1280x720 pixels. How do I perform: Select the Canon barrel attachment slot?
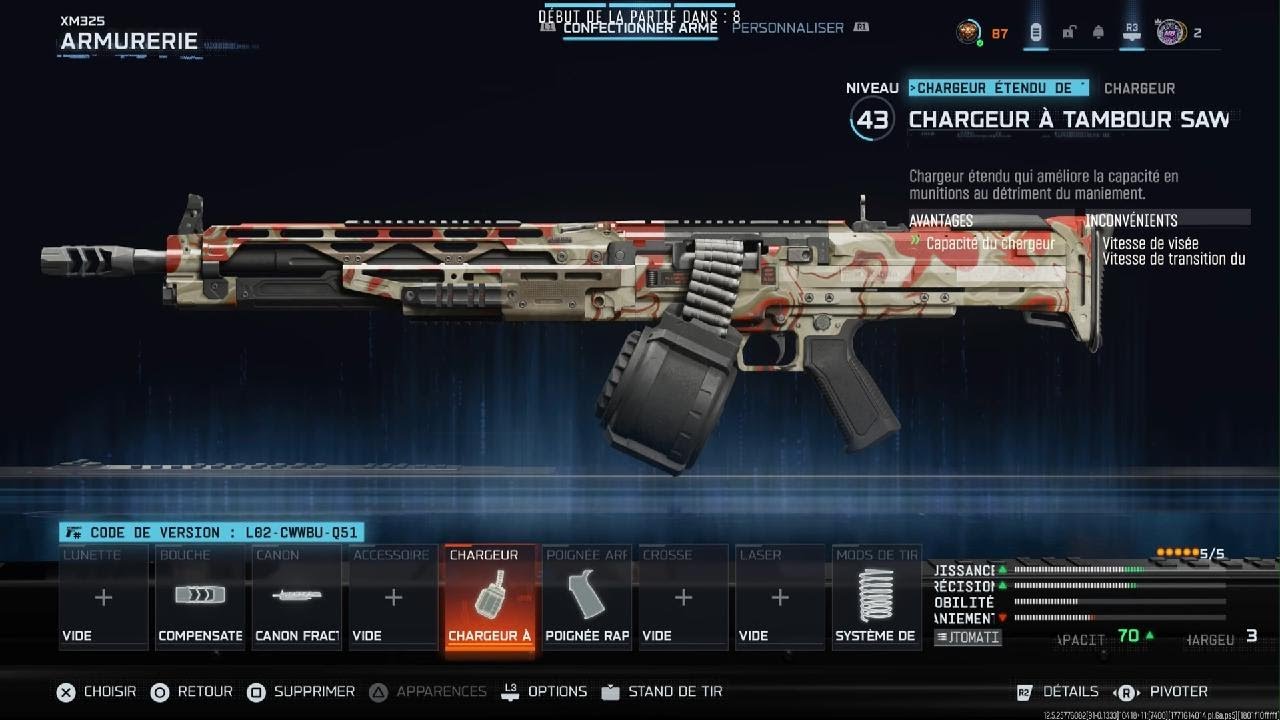(x=297, y=598)
